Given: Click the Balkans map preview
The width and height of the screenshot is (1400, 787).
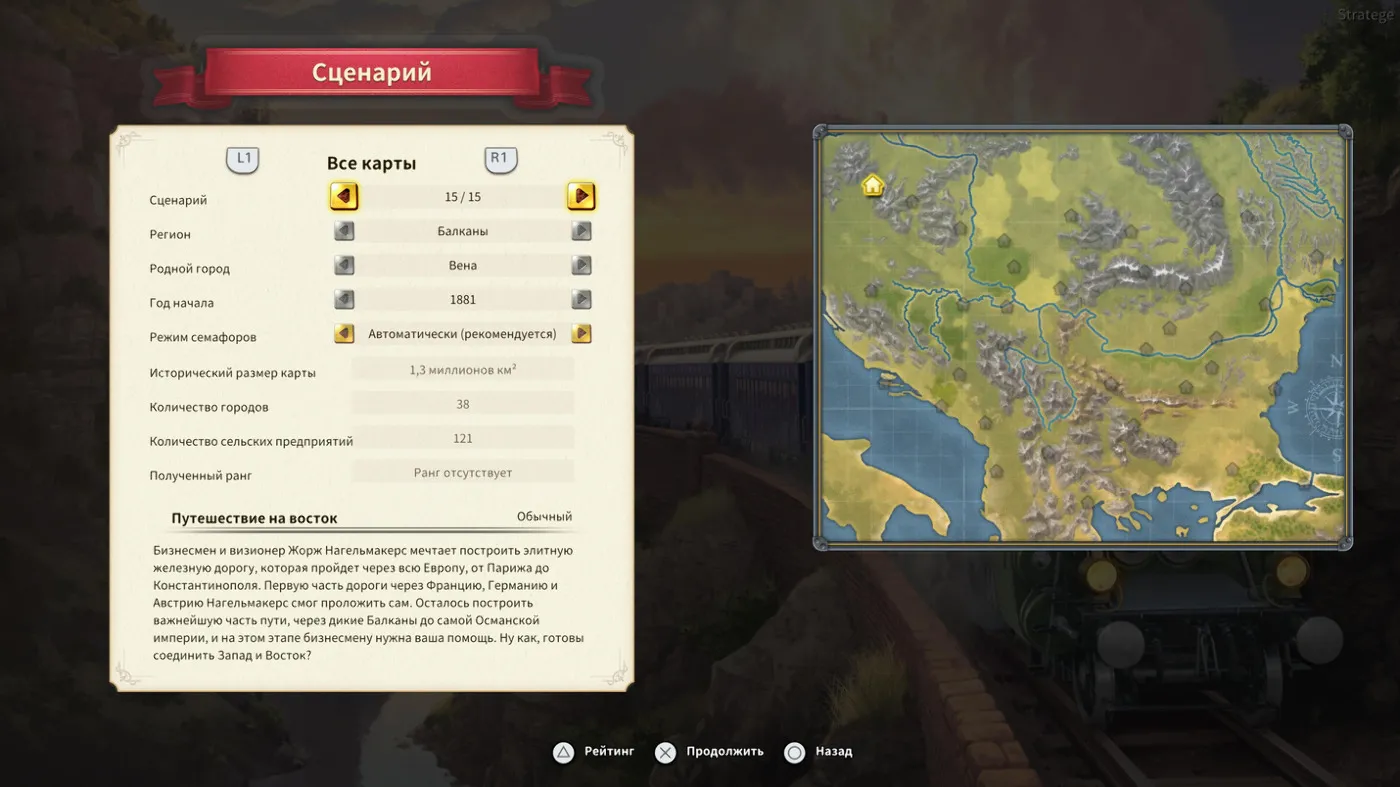Looking at the screenshot, I should coord(1082,338).
